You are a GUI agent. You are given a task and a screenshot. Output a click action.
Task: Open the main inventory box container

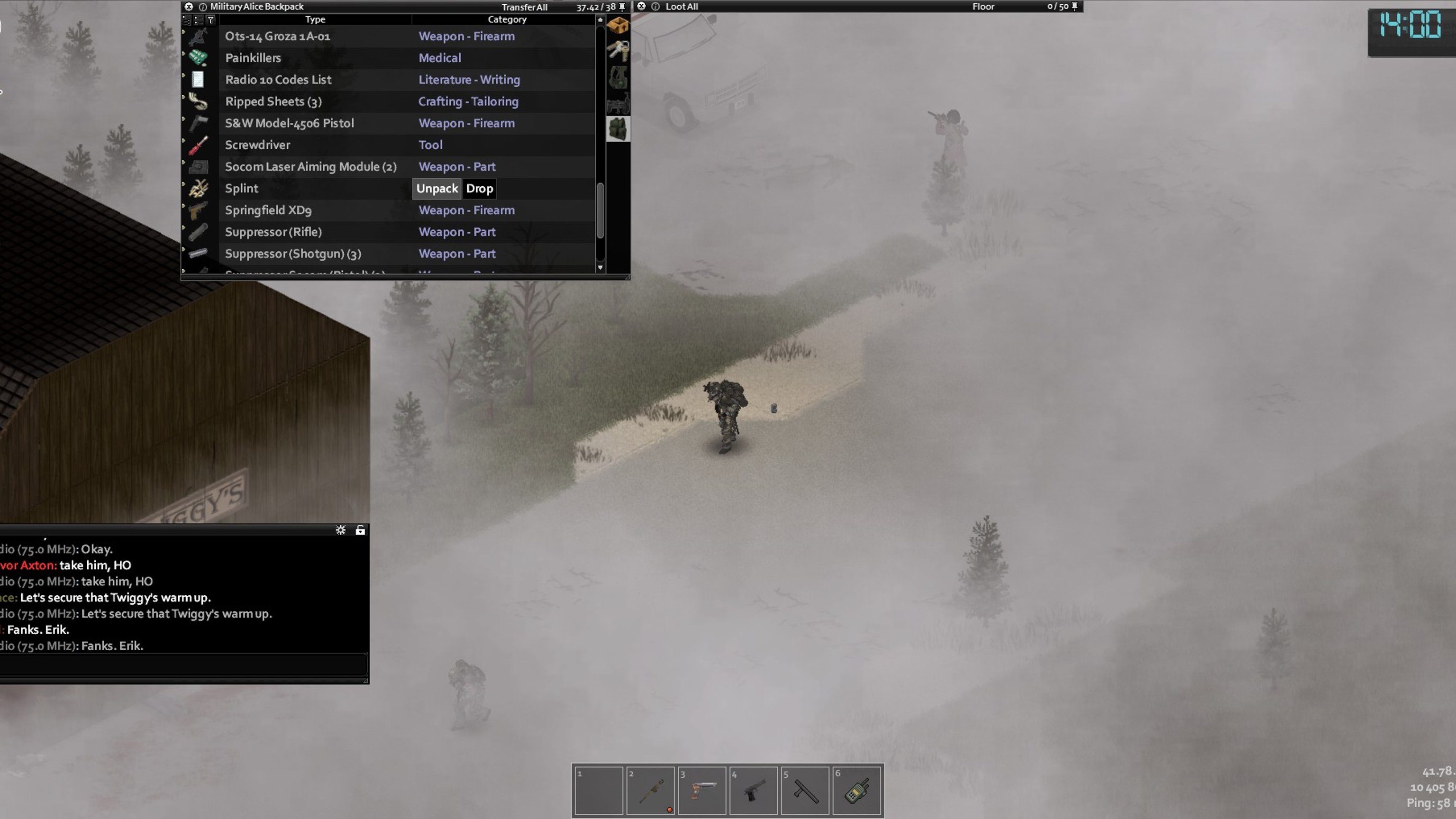tap(618, 26)
